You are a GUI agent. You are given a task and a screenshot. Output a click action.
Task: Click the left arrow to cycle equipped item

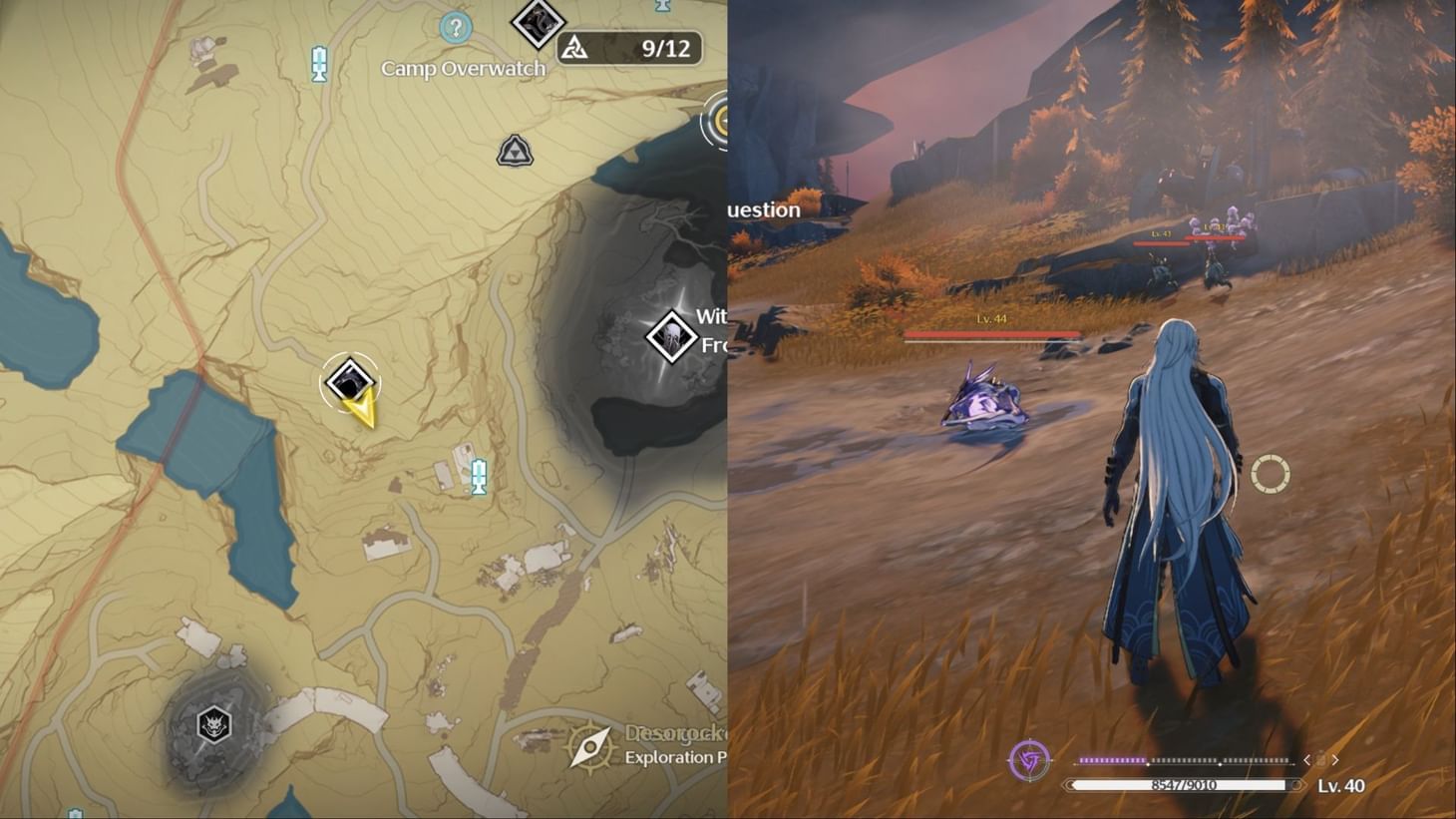coord(1306,759)
